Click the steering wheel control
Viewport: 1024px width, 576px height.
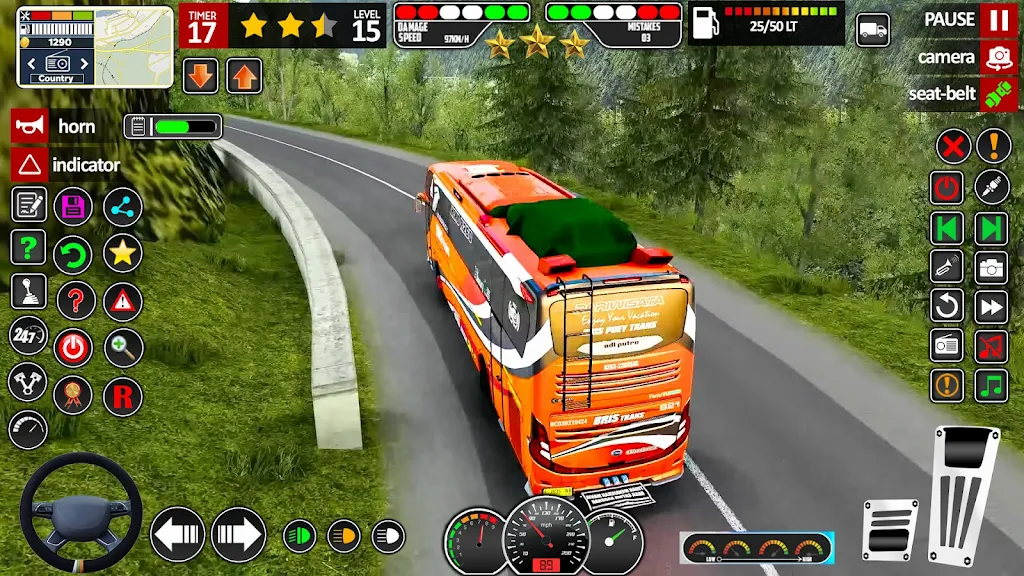tap(80, 512)
